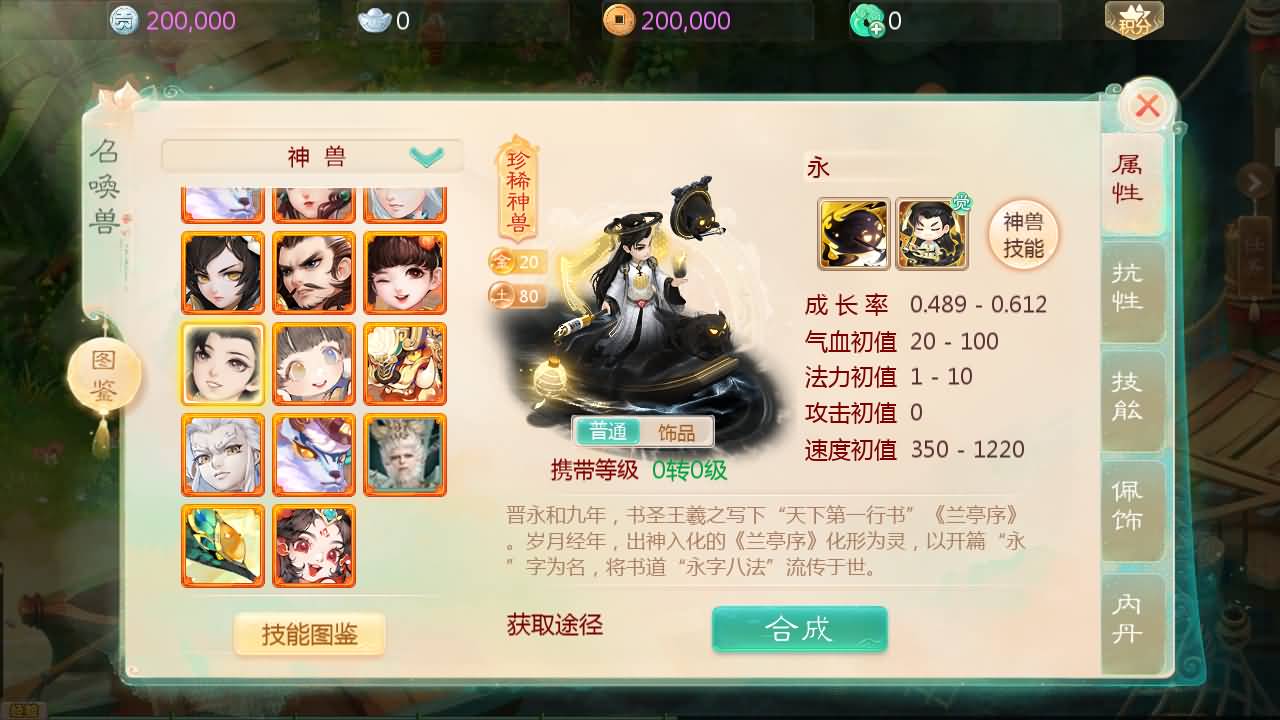Switch to the 图鉴 sidebar tab
Screen dimensions: 1280x720
tap(103, 373)
